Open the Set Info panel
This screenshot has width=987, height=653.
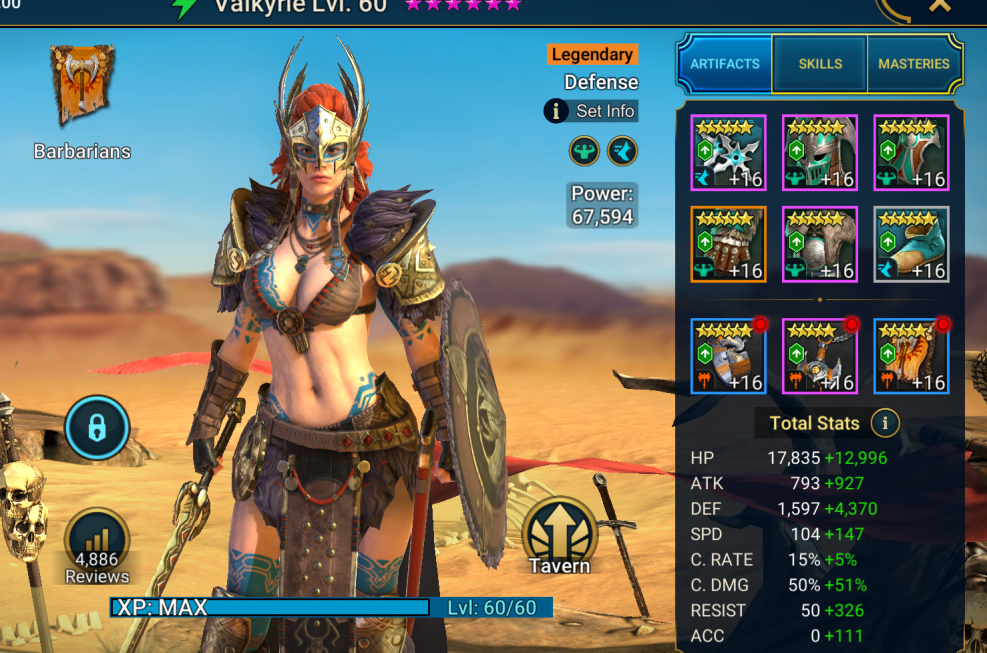point(591,111)
